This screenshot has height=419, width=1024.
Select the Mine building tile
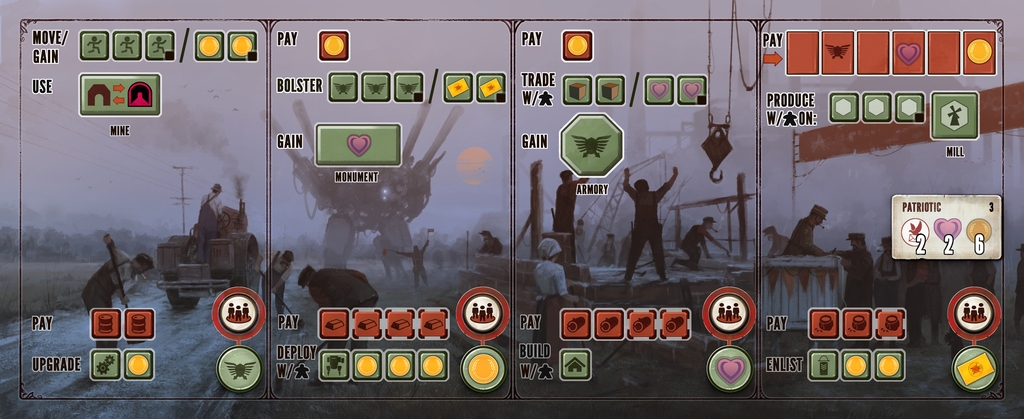(x=120, y=94)
